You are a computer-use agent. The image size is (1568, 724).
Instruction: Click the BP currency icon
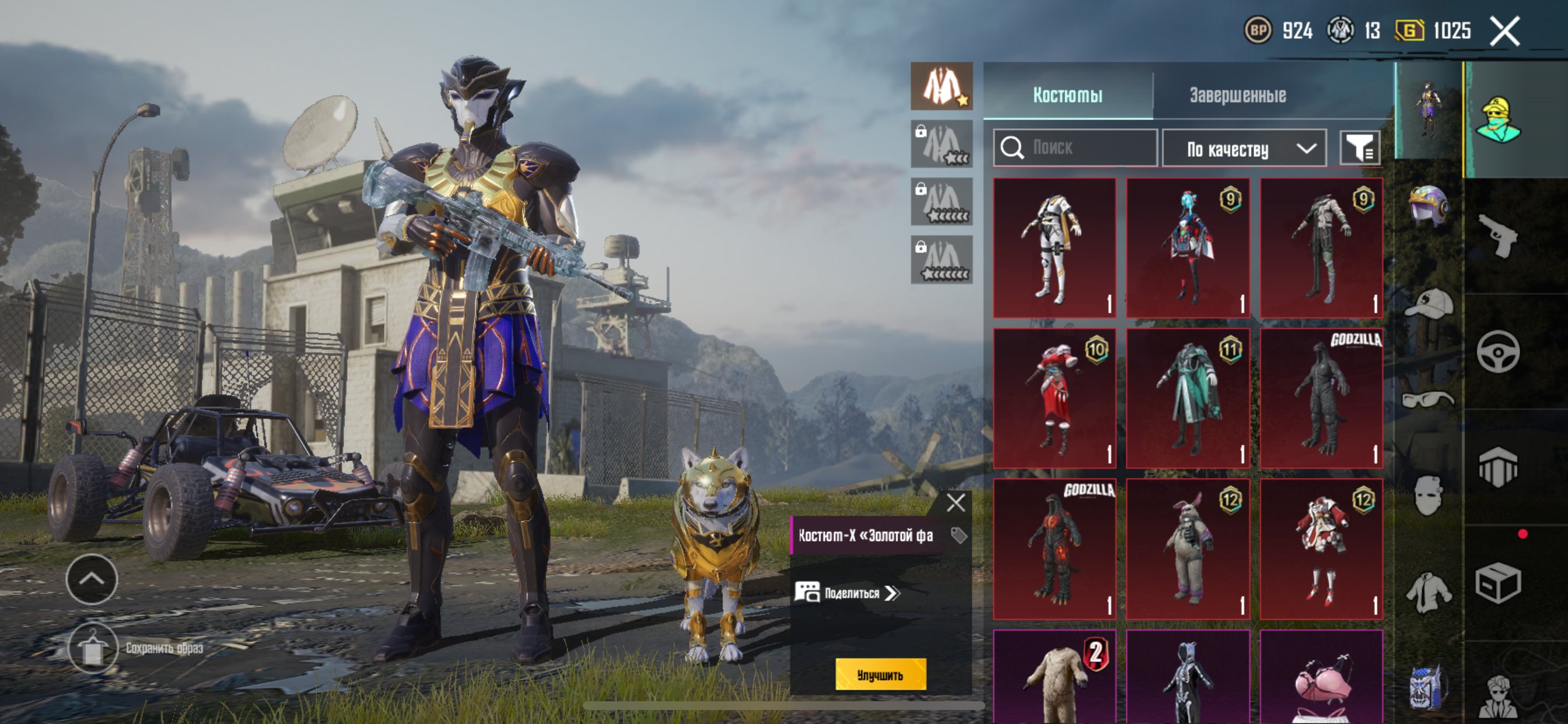pyautogui.click(x=1258, y=30)
